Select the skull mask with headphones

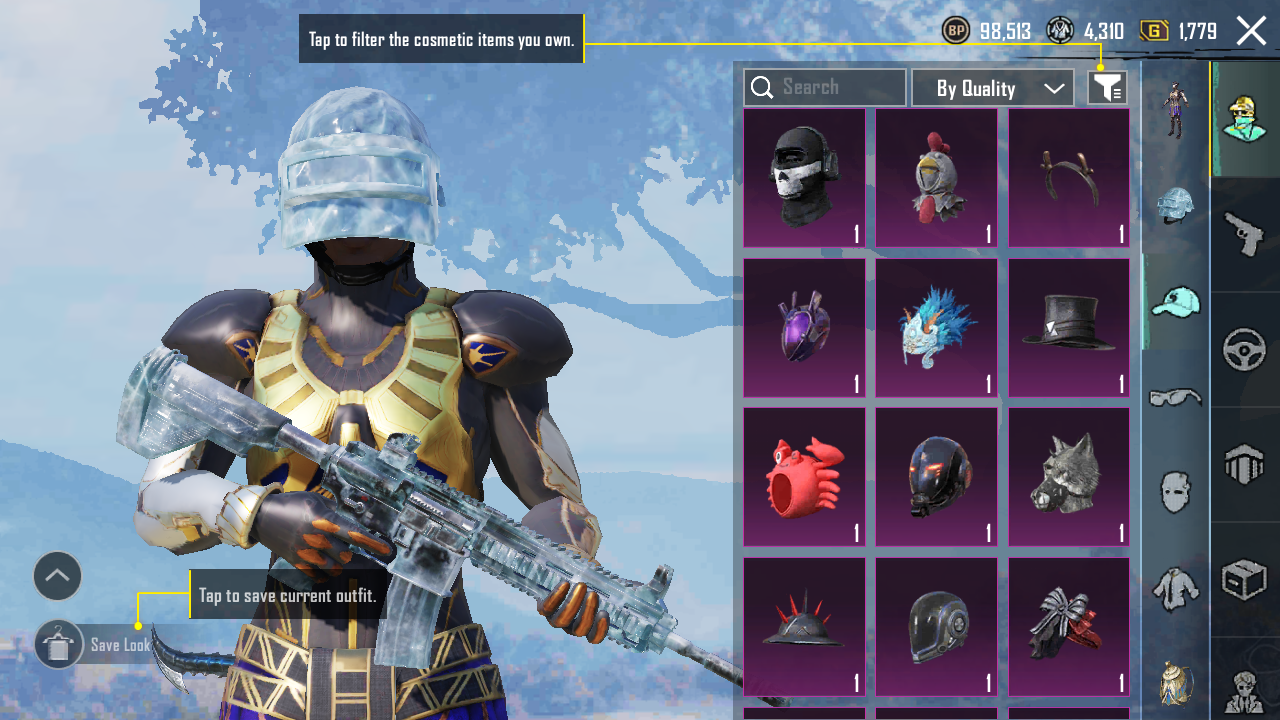[804, 178]
